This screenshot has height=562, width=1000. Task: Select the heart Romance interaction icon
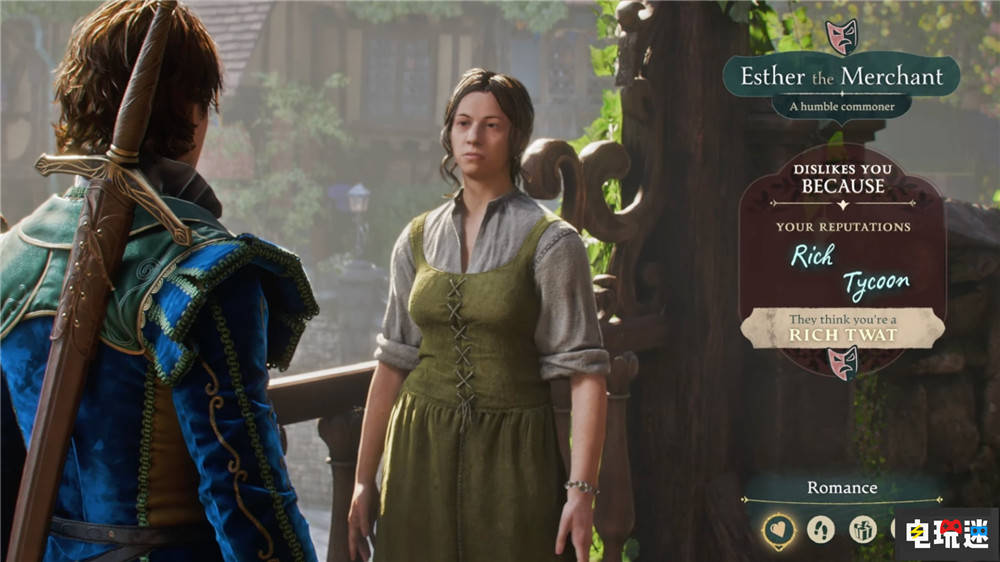coord(778,530)
